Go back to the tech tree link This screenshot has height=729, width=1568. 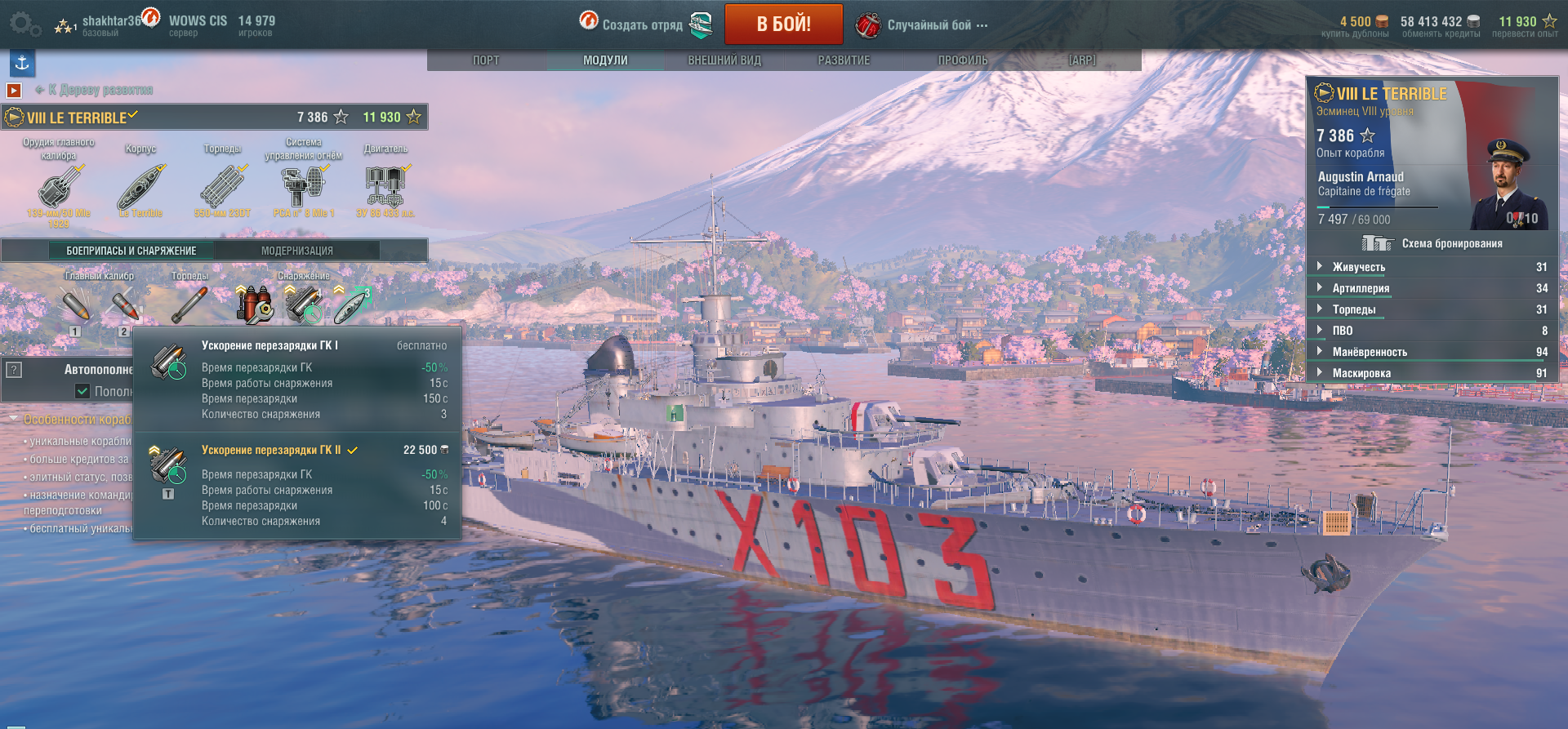(x=100, y=90)
